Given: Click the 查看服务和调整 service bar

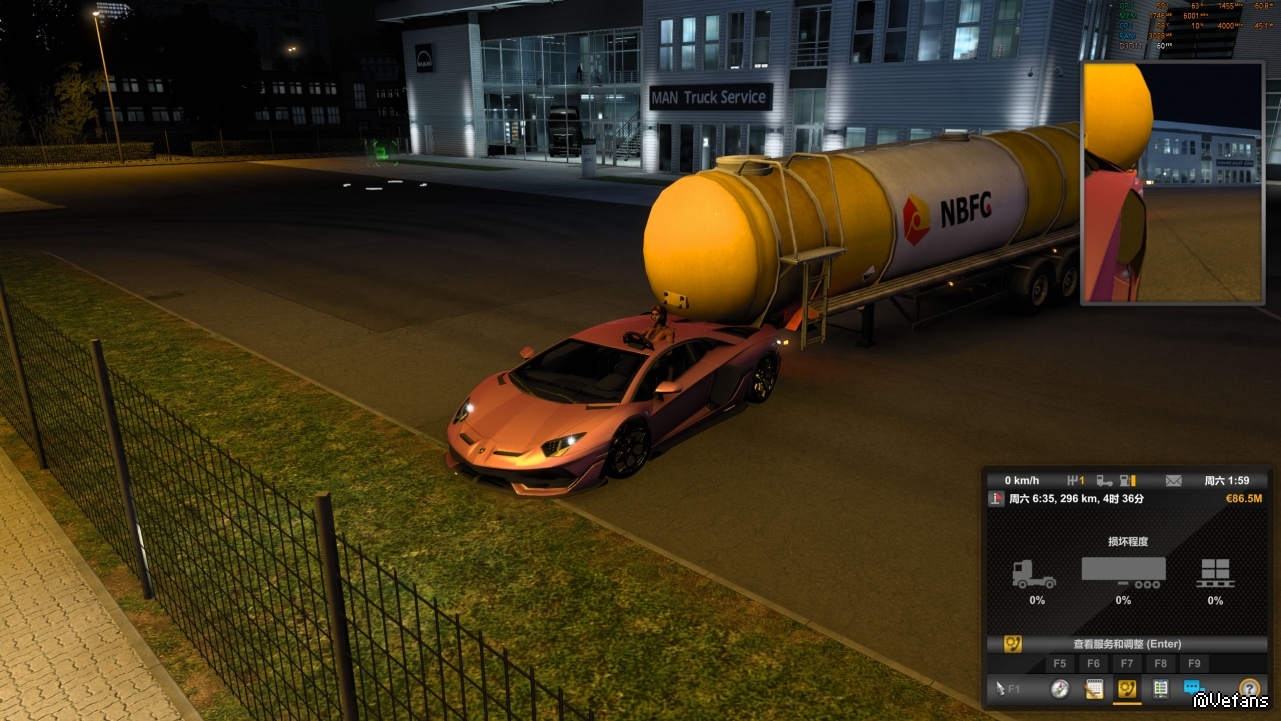Looking at the screenshot, I should [1126, 644].
